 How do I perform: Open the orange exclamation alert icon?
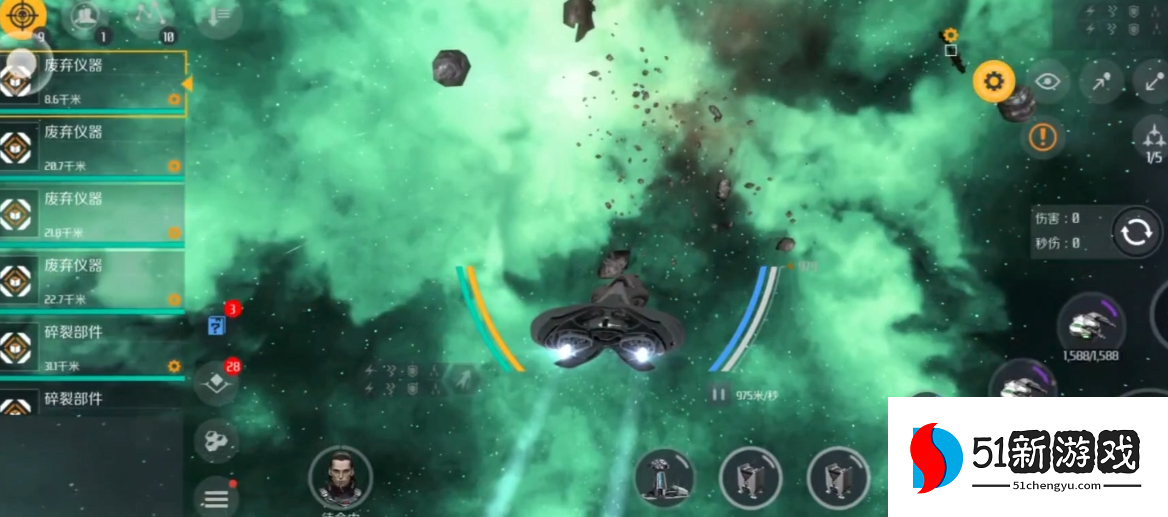click(1042, 136)
